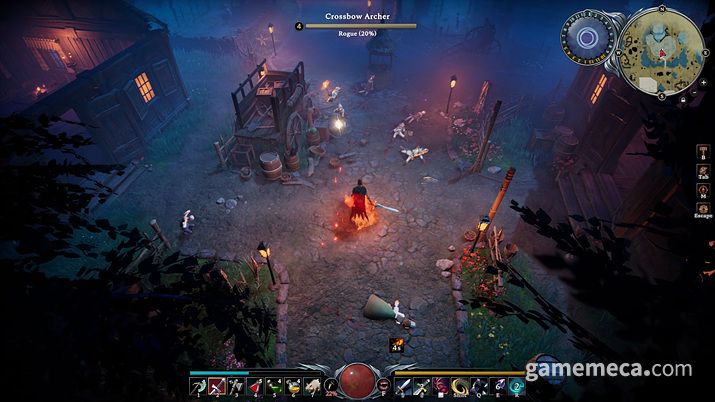Select the red sword in hotbar slot 2
Screen dimensions: 715x402
[x=215, y=385]
